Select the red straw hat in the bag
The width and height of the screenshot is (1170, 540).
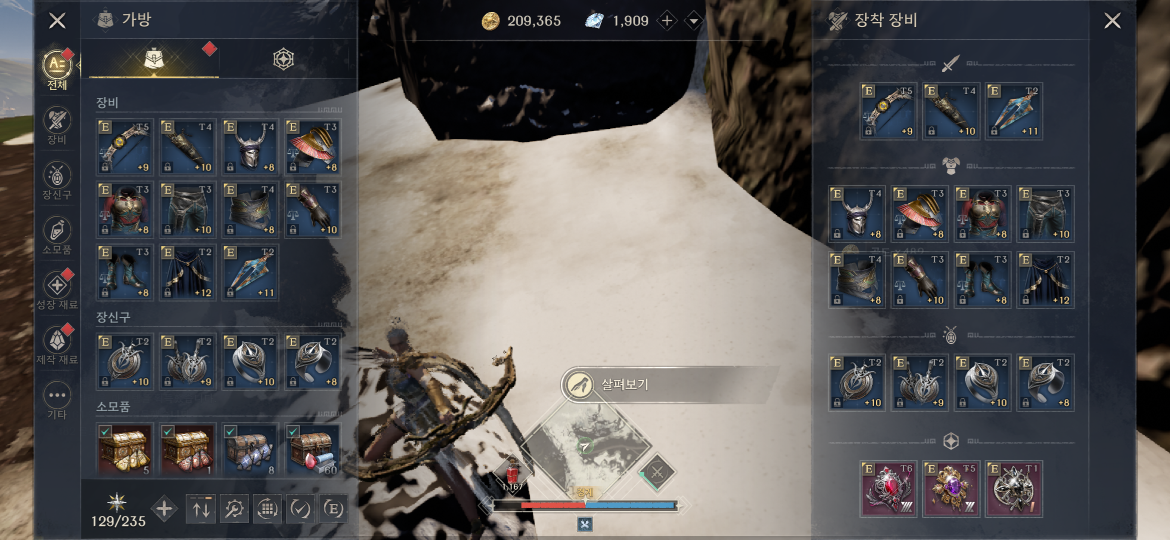313,146
